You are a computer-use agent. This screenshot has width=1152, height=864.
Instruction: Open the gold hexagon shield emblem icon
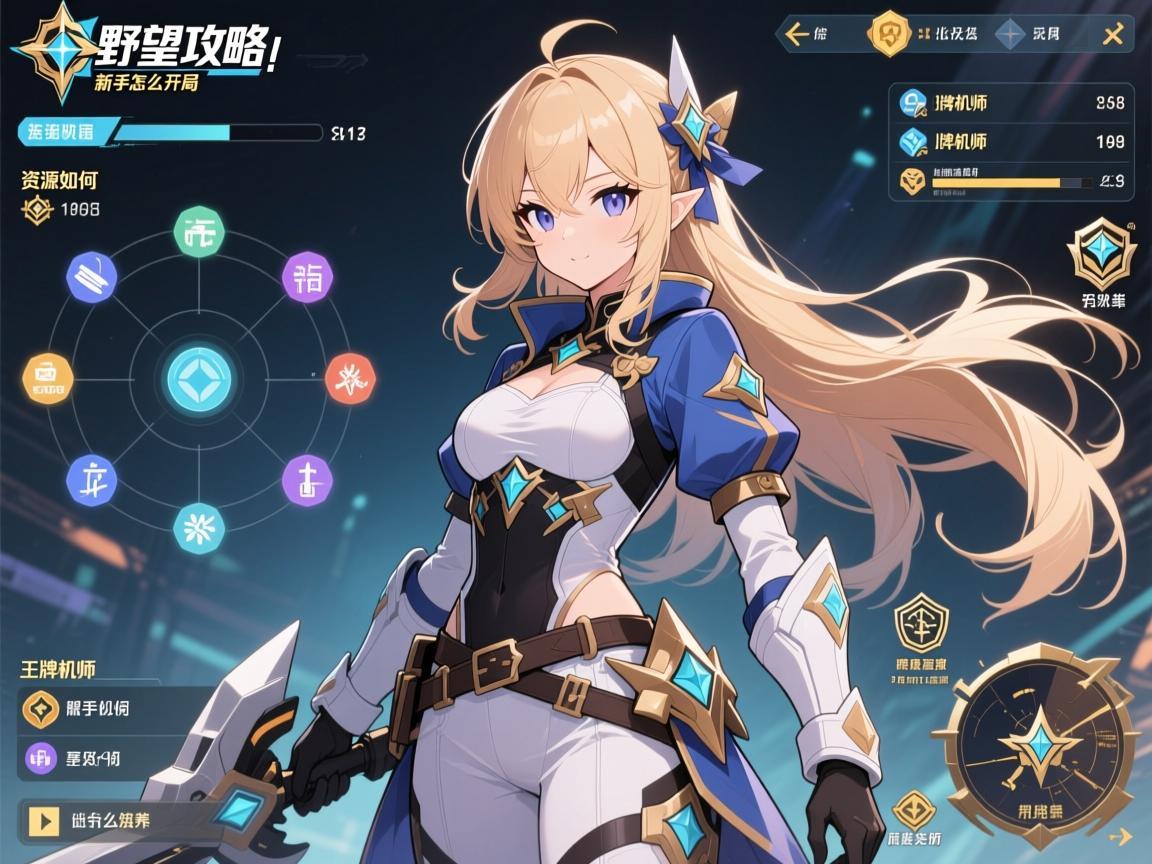pyautogui.click(x=919, y=623)
